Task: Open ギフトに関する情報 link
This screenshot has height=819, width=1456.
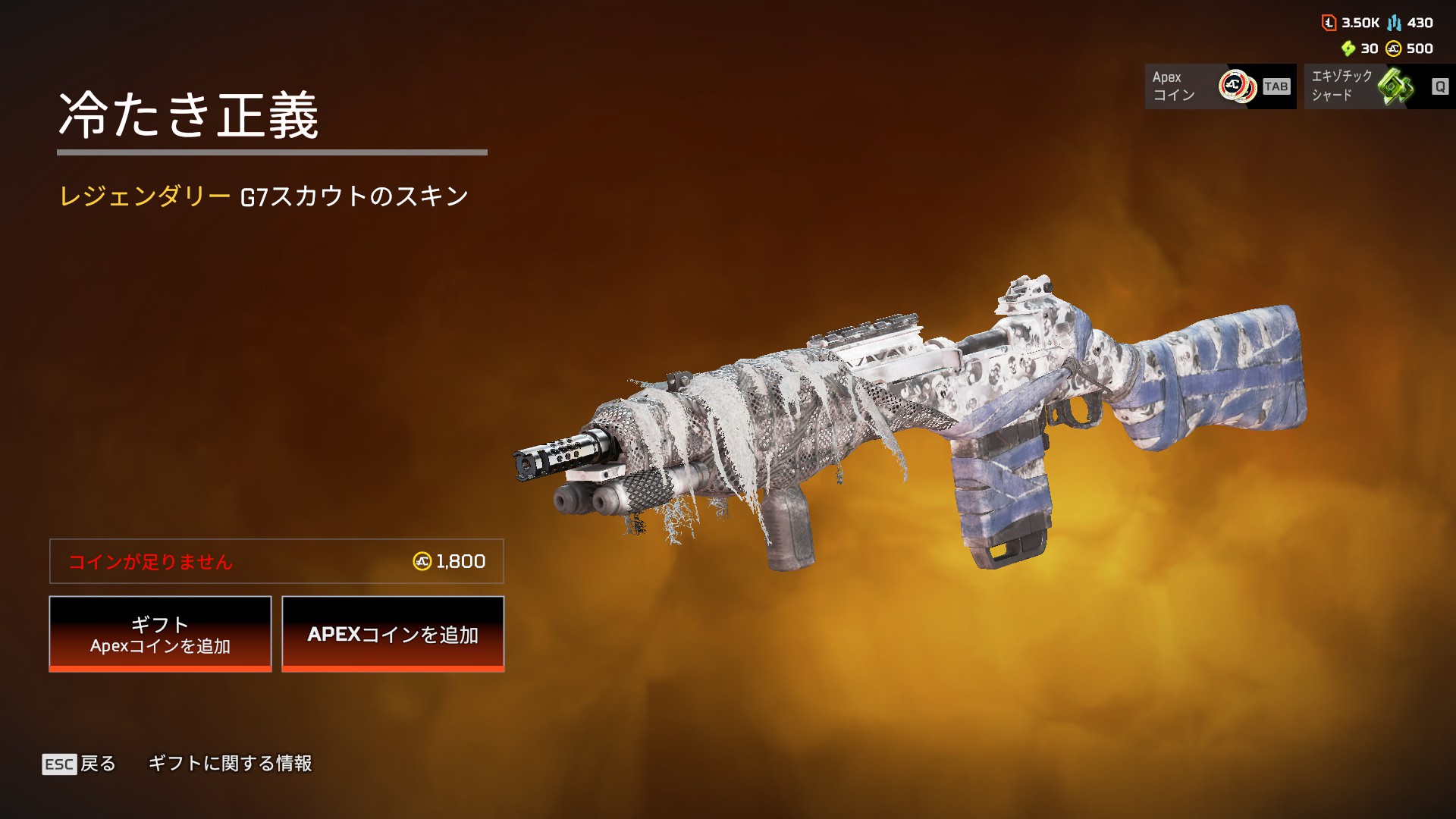Action: click(230, 764)
